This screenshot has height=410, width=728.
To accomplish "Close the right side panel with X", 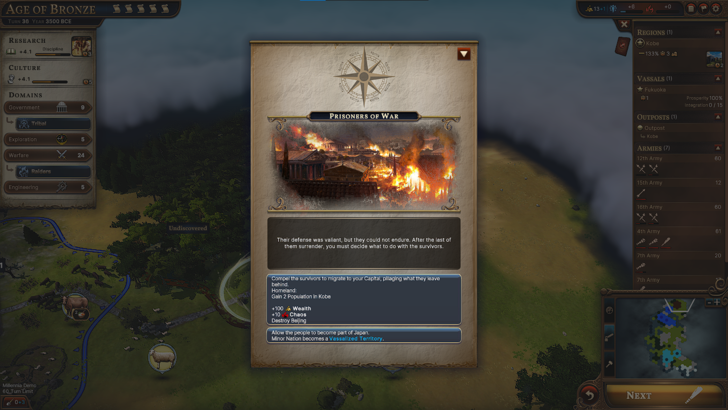I will pyautogui.click(x=624, y=24).
